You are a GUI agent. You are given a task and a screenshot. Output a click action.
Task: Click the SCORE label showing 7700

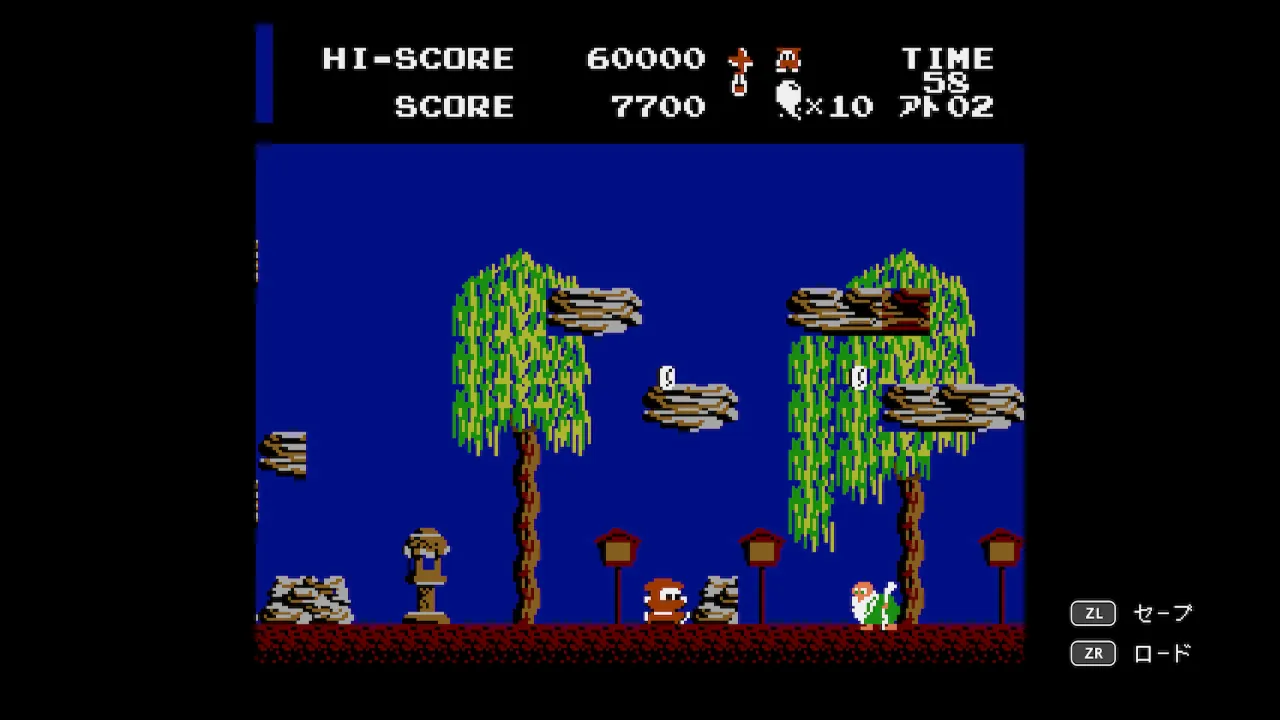pyautogui.click(x=455, y=107)
